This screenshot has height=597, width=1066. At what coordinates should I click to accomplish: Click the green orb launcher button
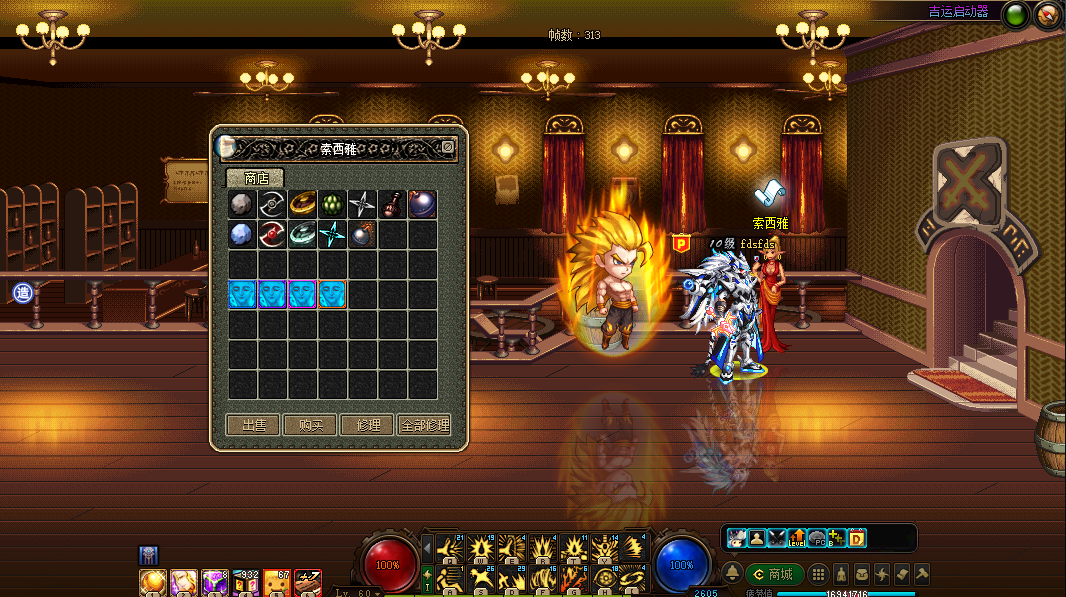click(x=1017, y=15)
